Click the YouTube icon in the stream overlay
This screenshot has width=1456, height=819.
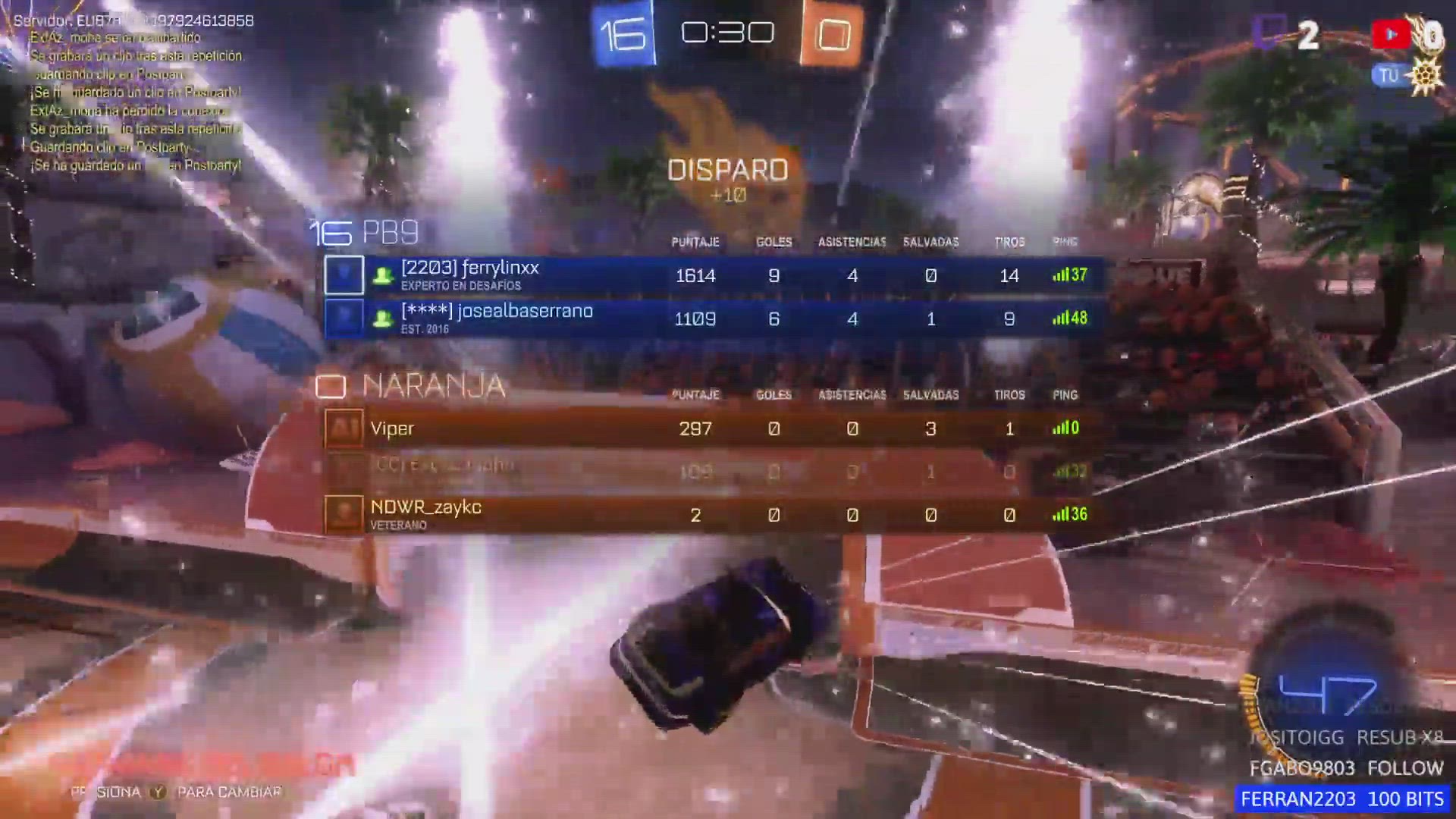1390,34
